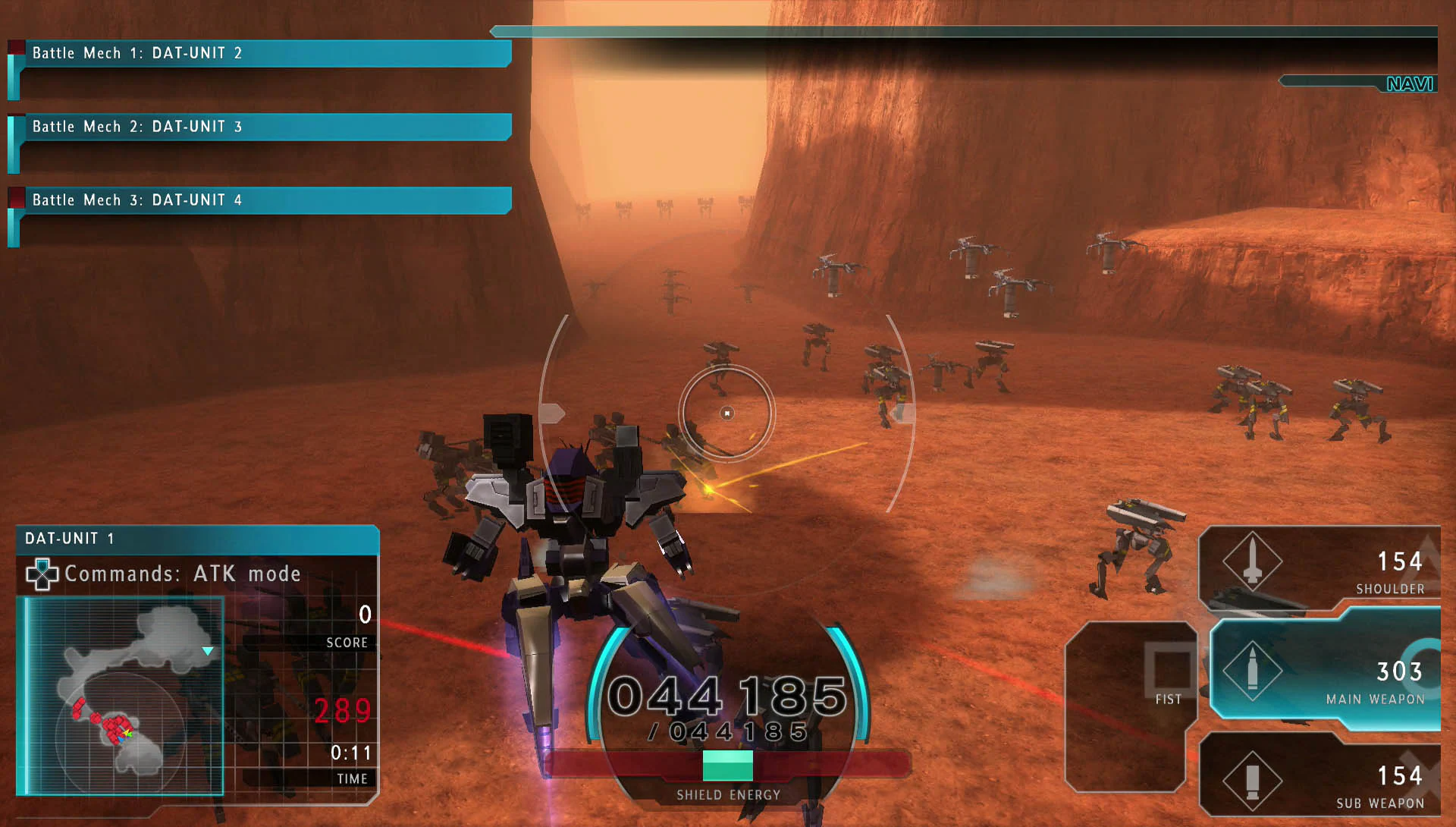Screen dimensions: 1456x827
Task: Click the SCORE counter label
Action: tap(347, 642)
